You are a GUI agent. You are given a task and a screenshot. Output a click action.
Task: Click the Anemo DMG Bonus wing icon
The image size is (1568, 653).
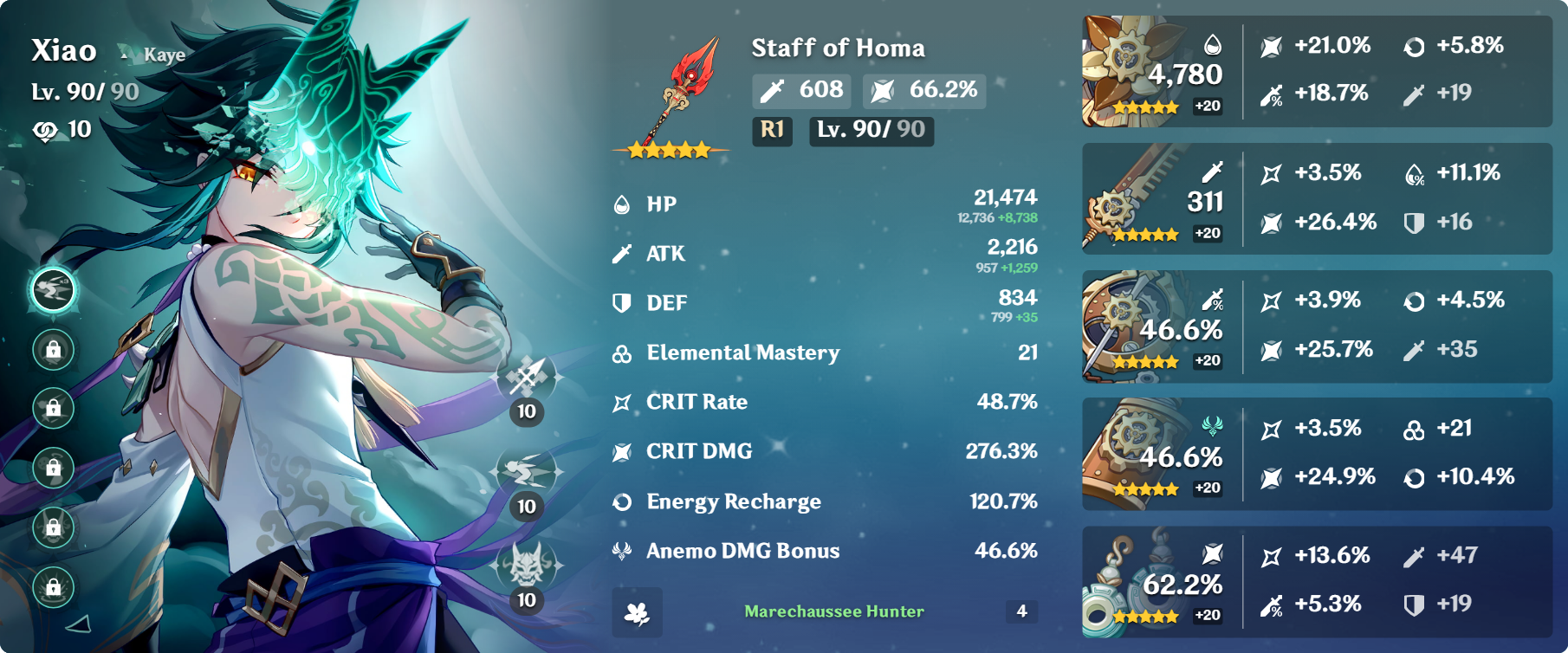[x=621, y=550]
